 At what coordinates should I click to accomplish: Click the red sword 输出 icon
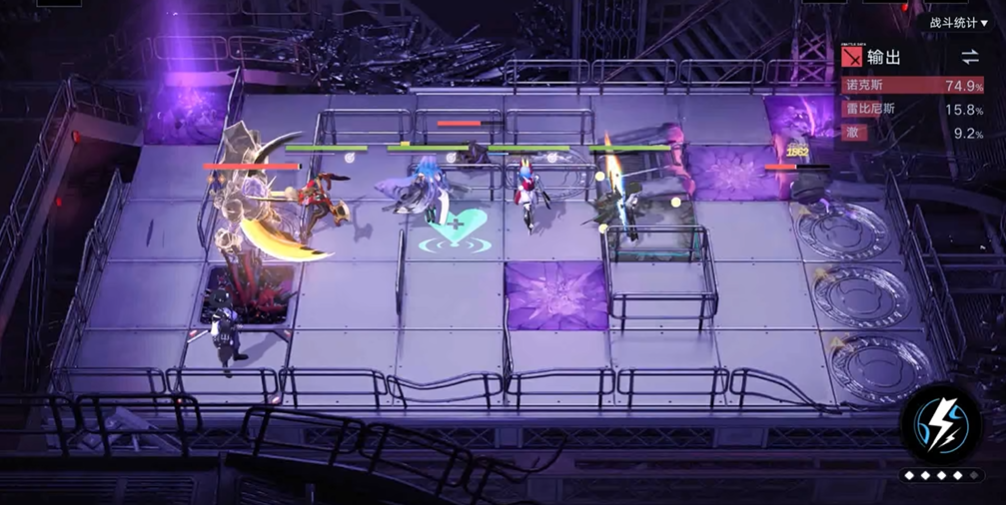852,58
